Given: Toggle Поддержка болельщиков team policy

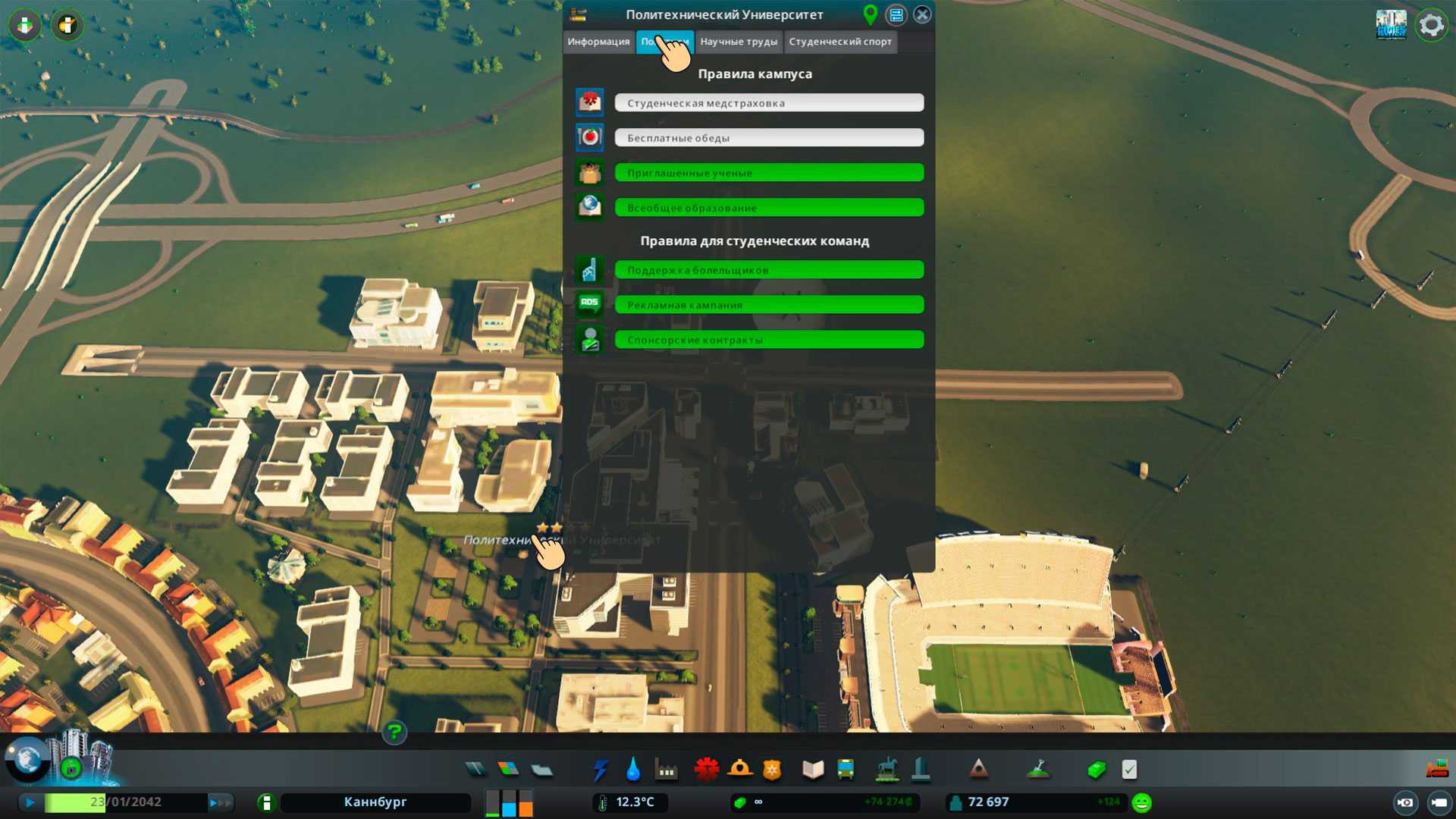Looking at the screenshot, I should (769, 270).
